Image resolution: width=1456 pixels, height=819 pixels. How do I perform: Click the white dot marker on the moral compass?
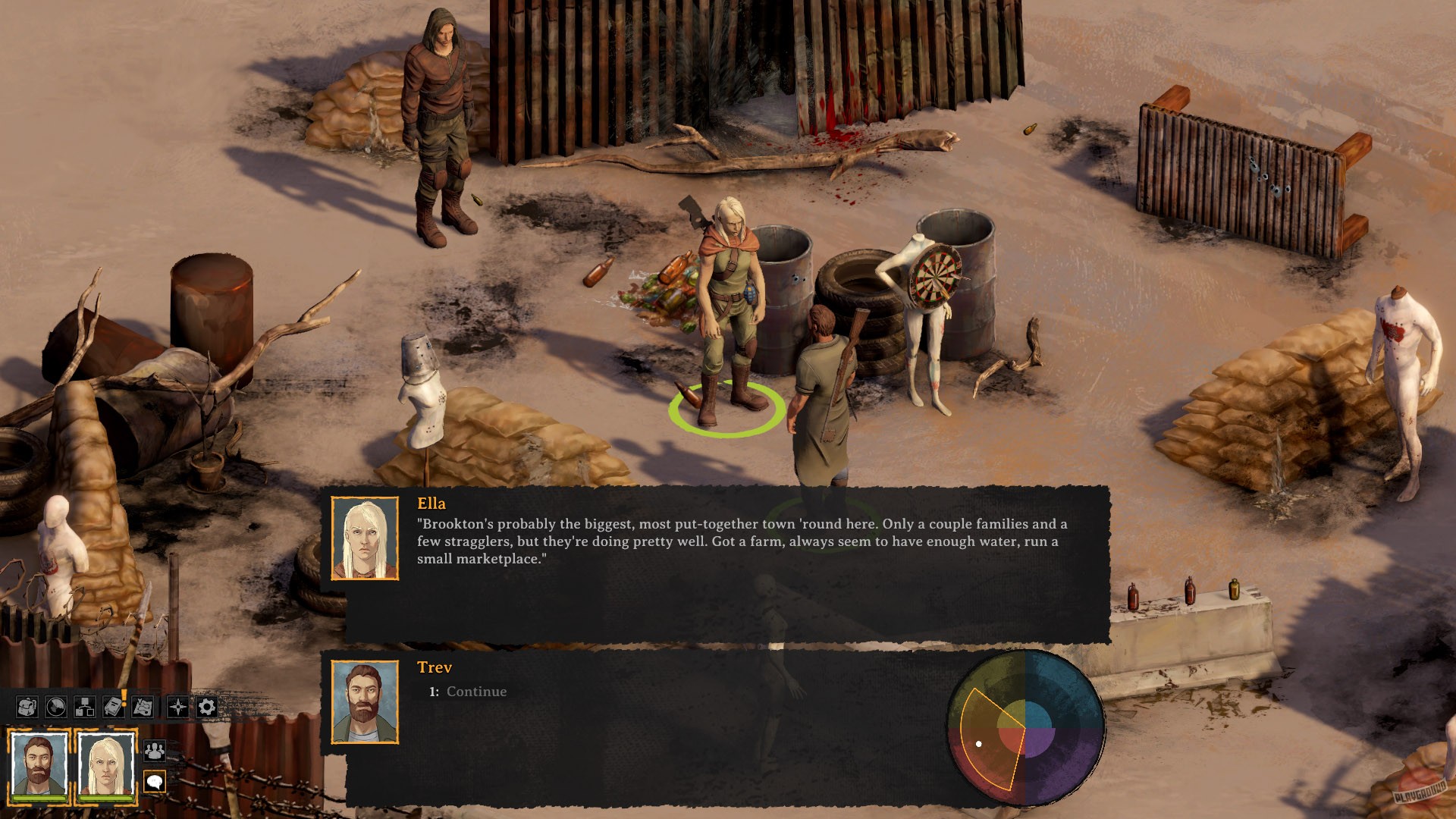coord(981,744)
